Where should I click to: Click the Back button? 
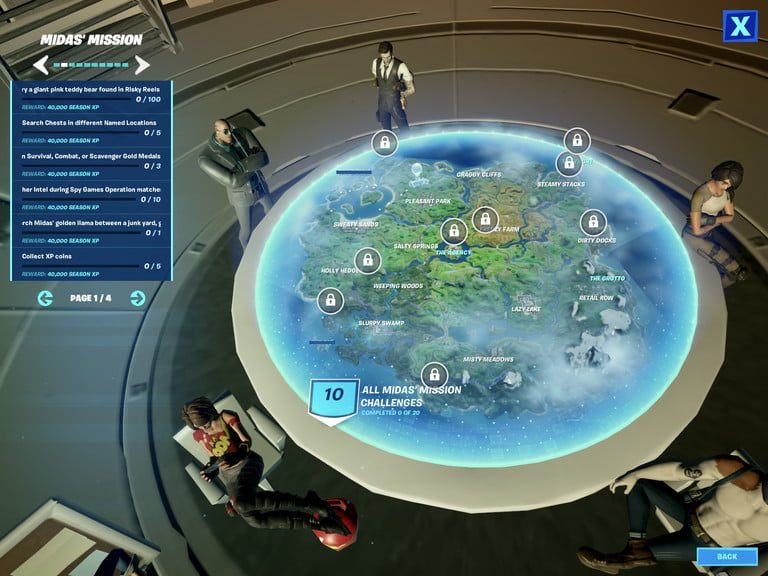pyautogui.click(x=727, y=556)
